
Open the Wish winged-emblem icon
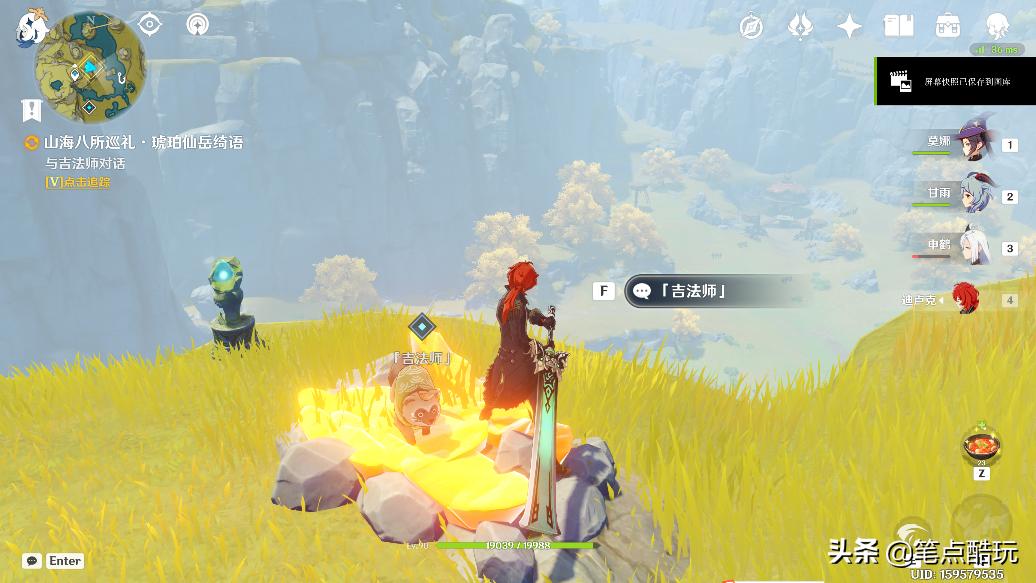tap(800, 27)
